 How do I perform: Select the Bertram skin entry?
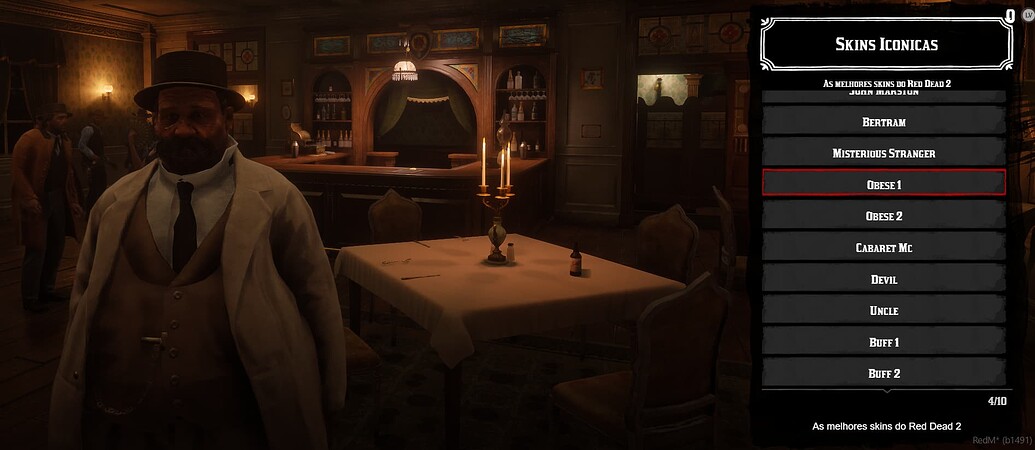click(x=883, y=121)
